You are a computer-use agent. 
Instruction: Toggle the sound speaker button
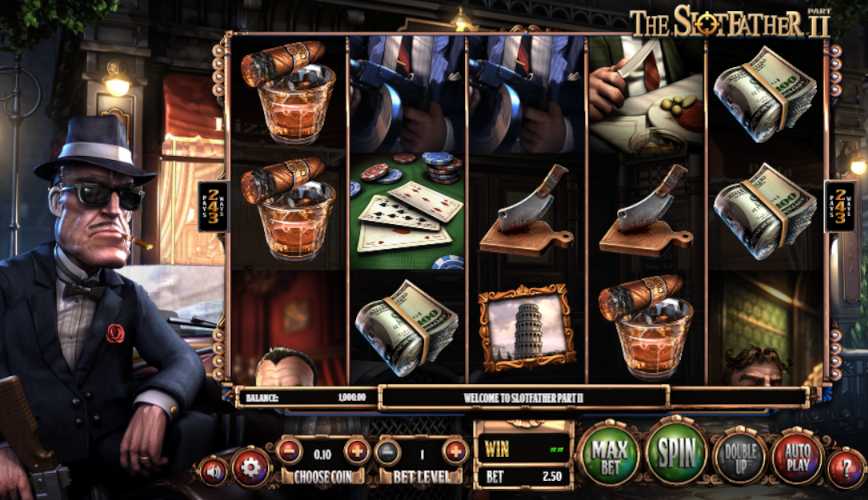click(213, 469)
